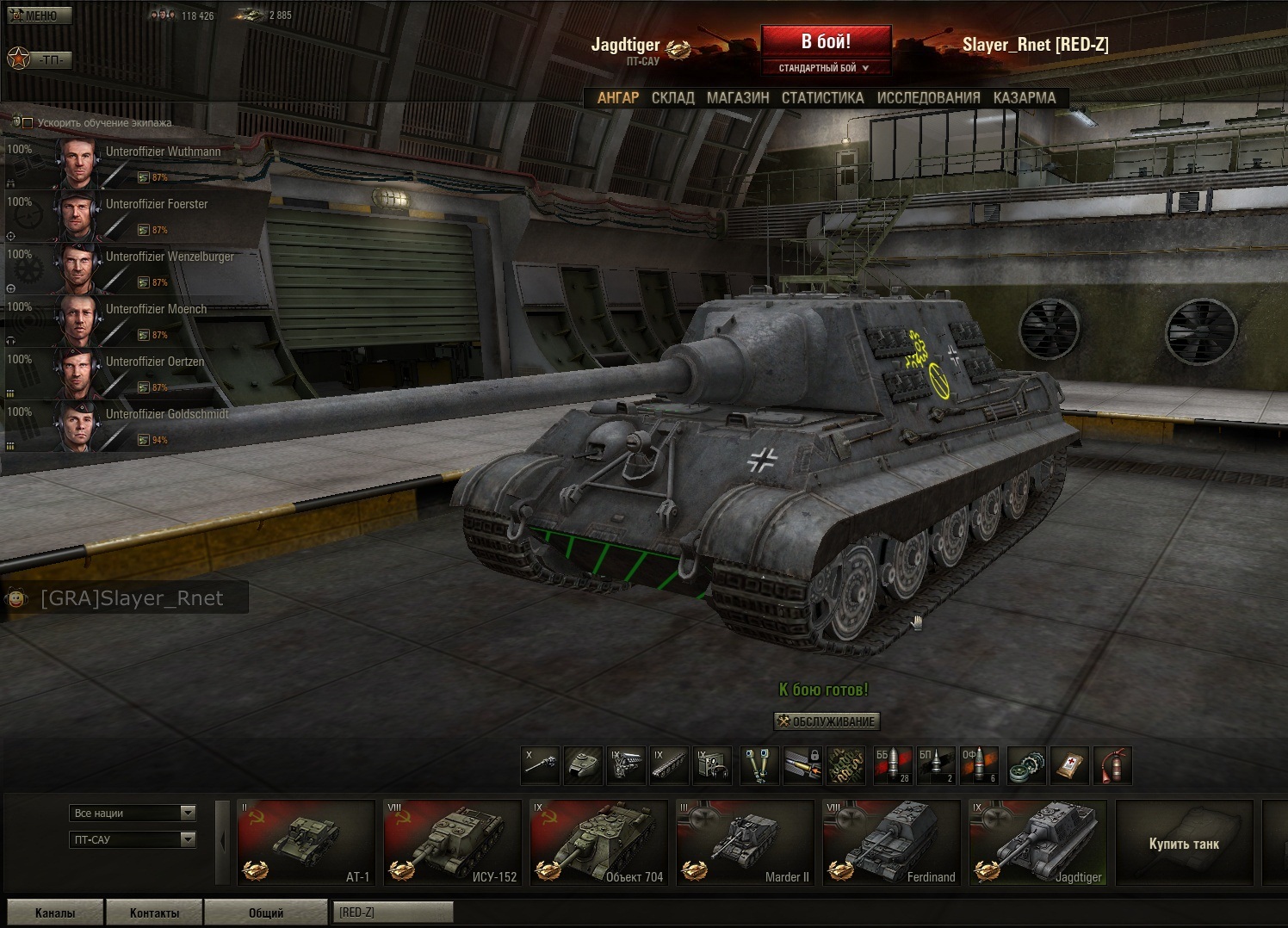The image size is (1288, 928).
Task: Show the СТАТИСТИКА tab
Action: (x=822, y=98)
